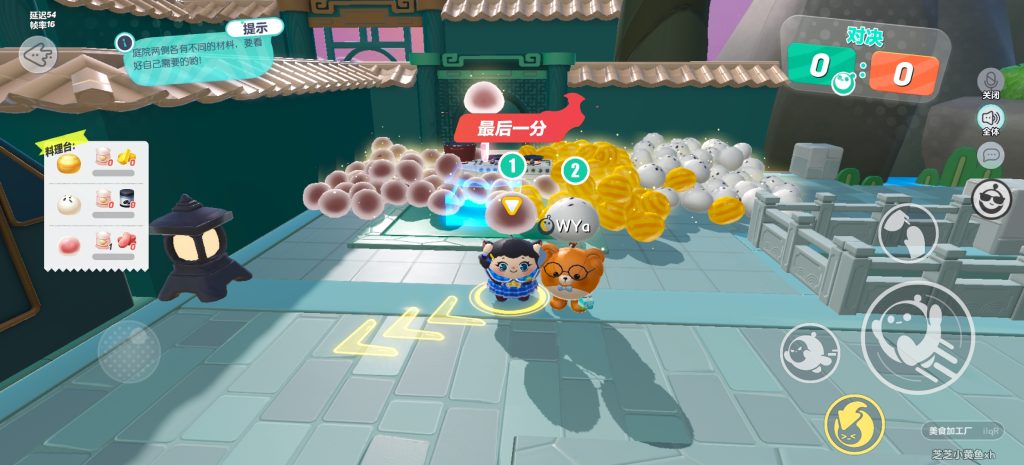Tap the back arrow button

point(38,54)
